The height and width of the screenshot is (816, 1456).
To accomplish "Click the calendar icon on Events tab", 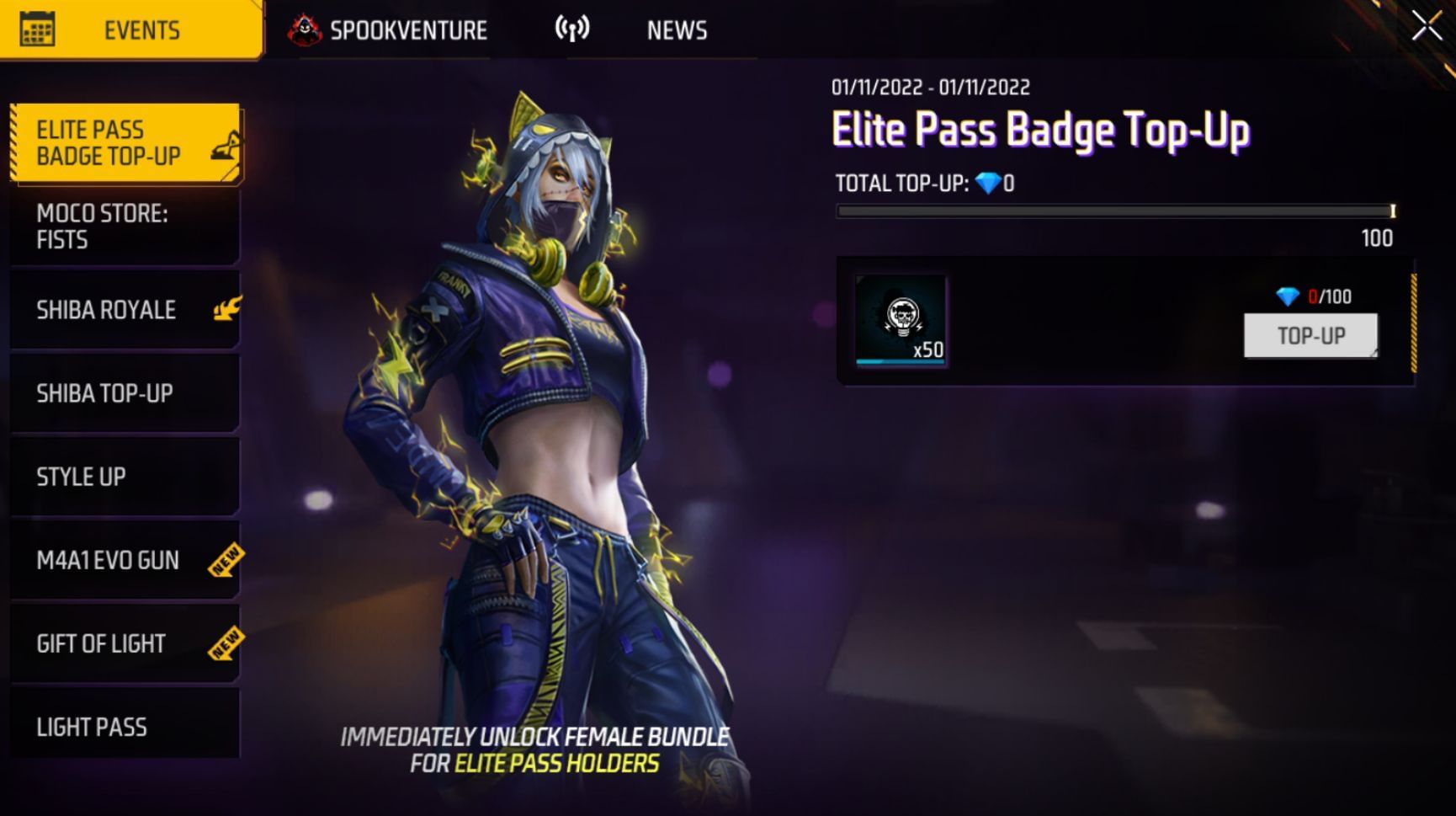I will tap(36, 27).
